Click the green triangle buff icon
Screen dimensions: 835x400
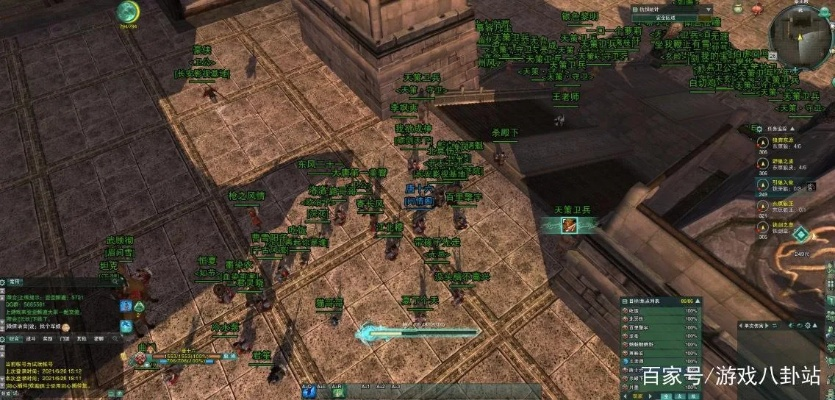coord(141,305)
